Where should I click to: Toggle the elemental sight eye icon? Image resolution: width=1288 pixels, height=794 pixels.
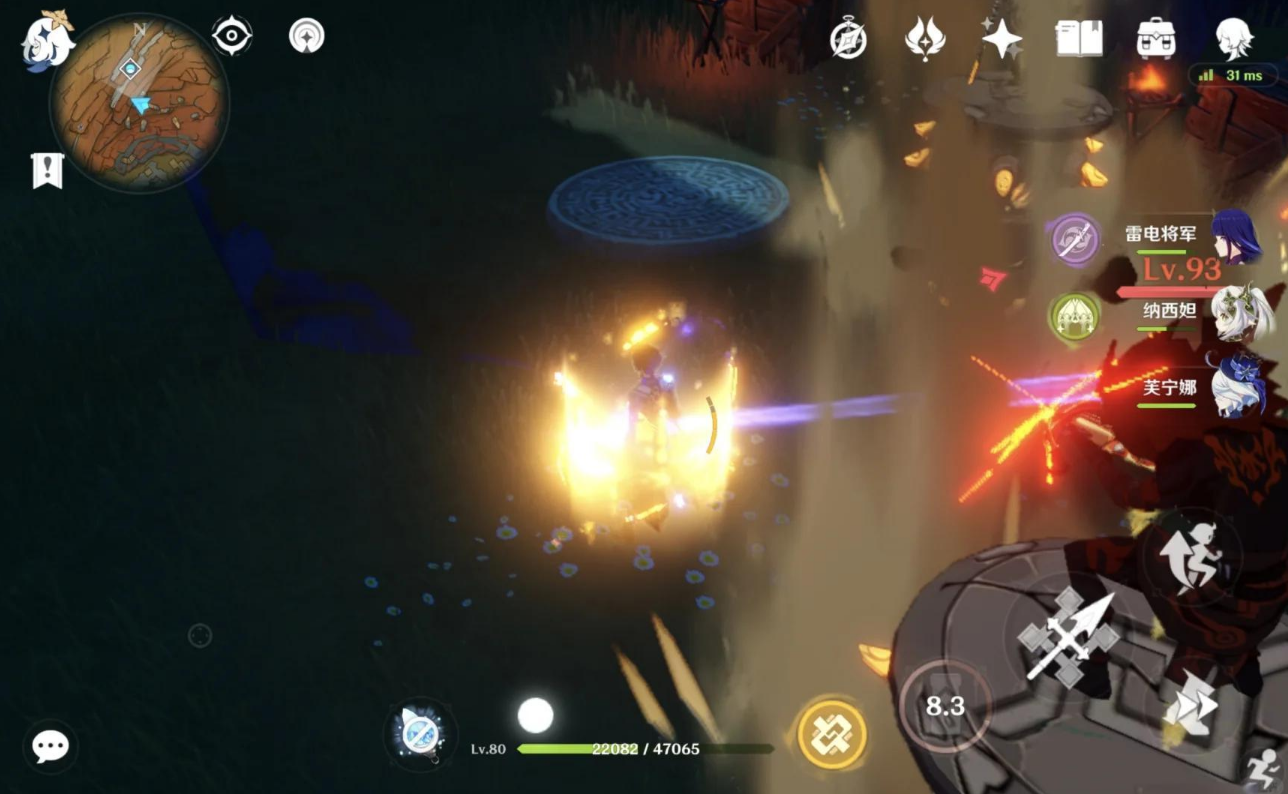point(231,37)
